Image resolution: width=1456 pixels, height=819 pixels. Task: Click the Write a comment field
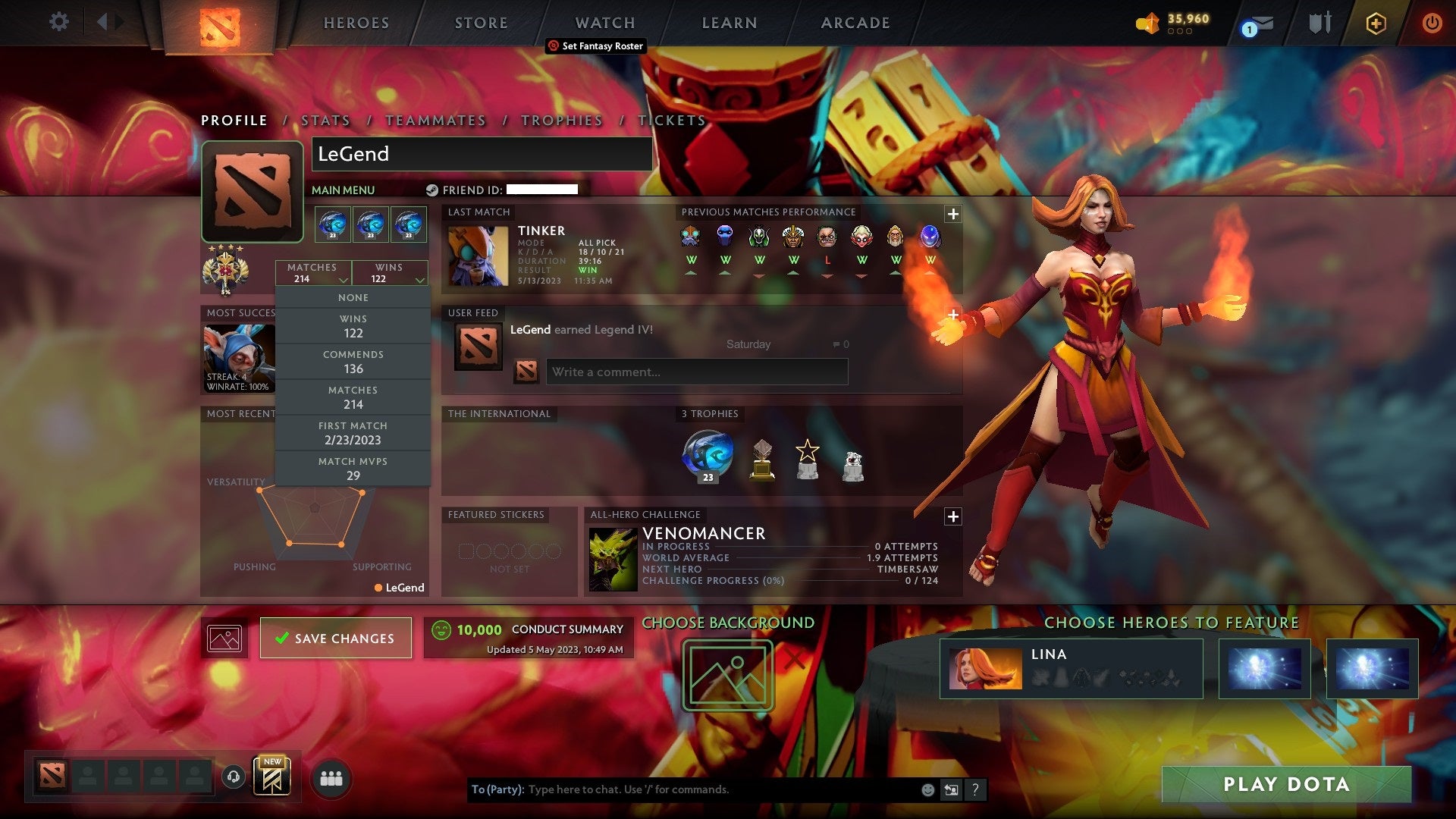(x=696, y=372)
